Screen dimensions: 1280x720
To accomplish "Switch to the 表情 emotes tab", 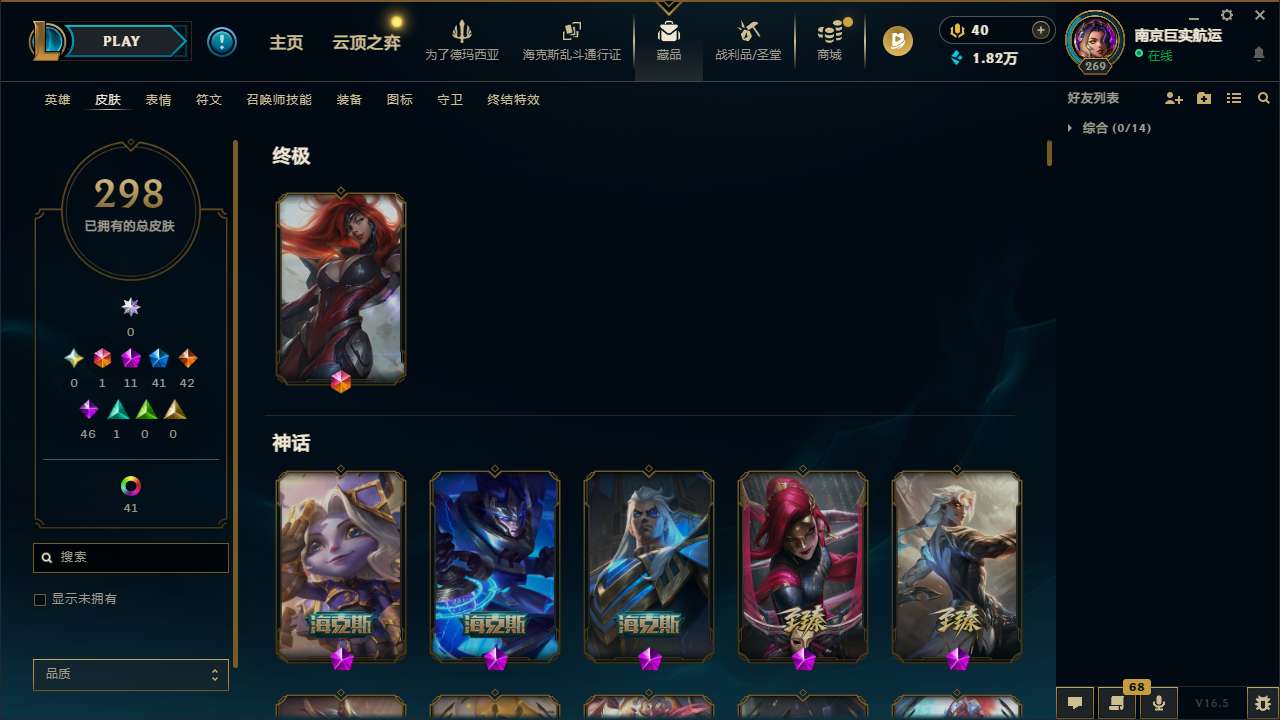I will coord(157,100).
